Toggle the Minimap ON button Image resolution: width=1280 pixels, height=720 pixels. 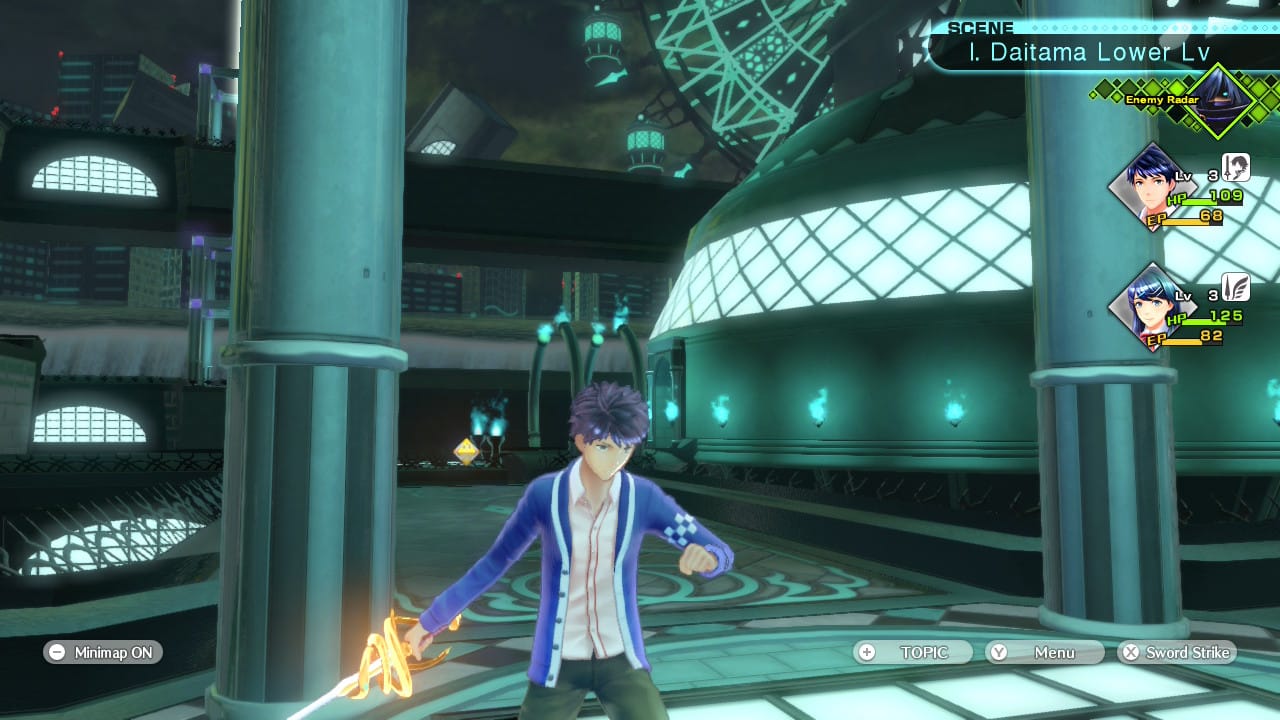(103, 652)
